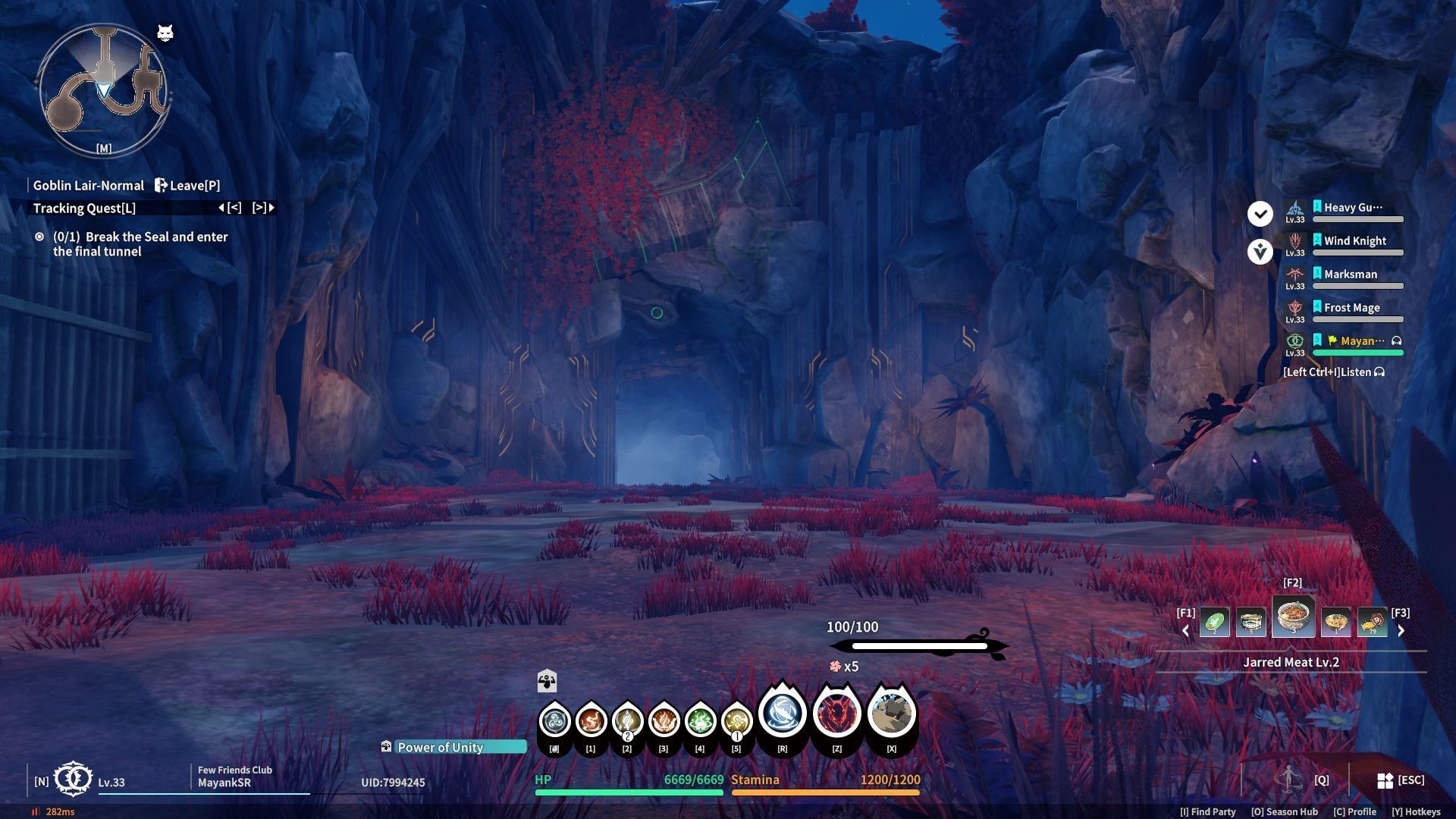Image resolution: width=1456 pixels, height=819 pixels.
Task: Select the green leaf-wrapped item slot
Action: [x=1214, y=623]
